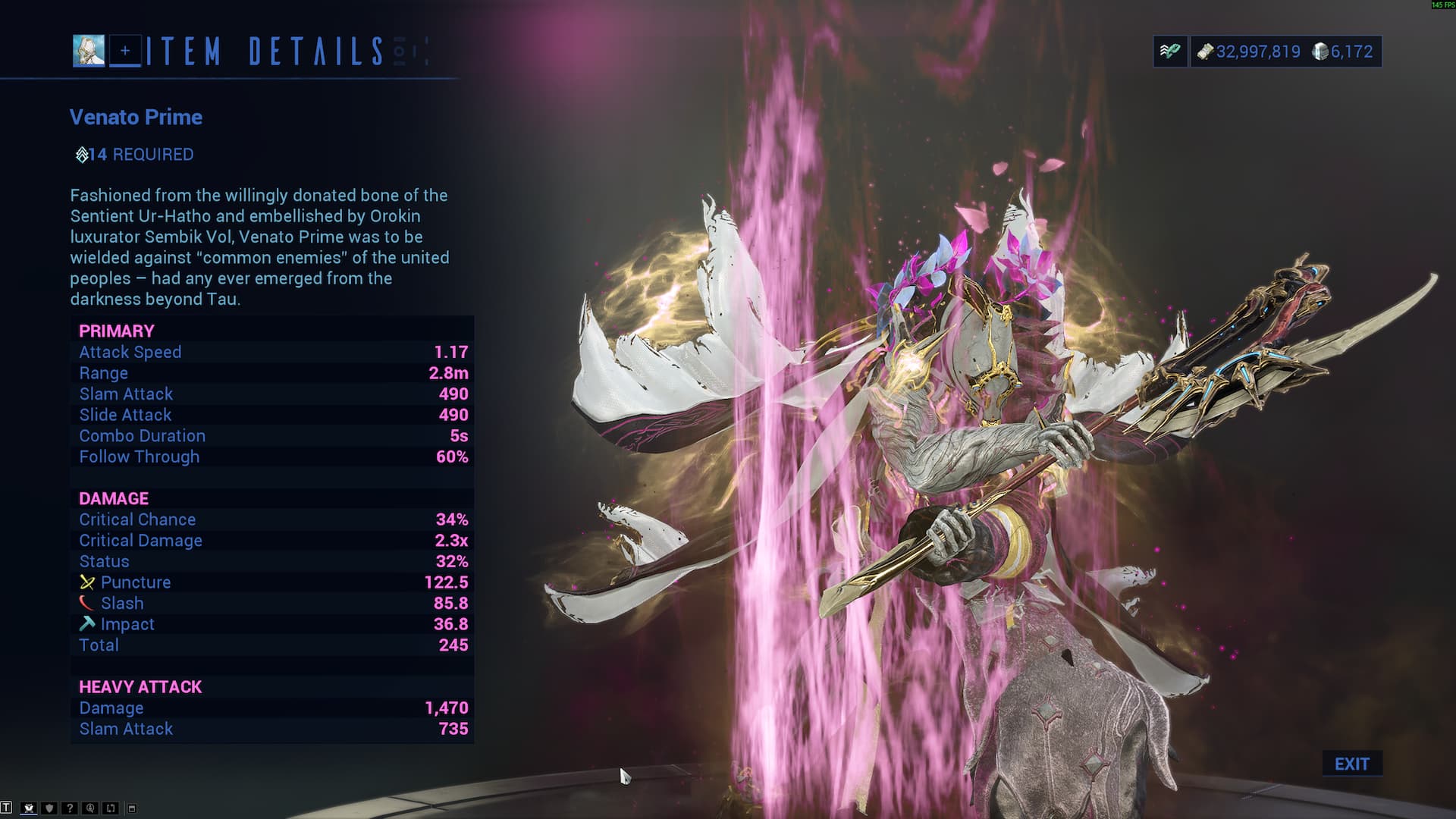Screen dimensions: 1456x819
Task: Select the underlined creature-face toolbar icon
Action: (29, 808)
